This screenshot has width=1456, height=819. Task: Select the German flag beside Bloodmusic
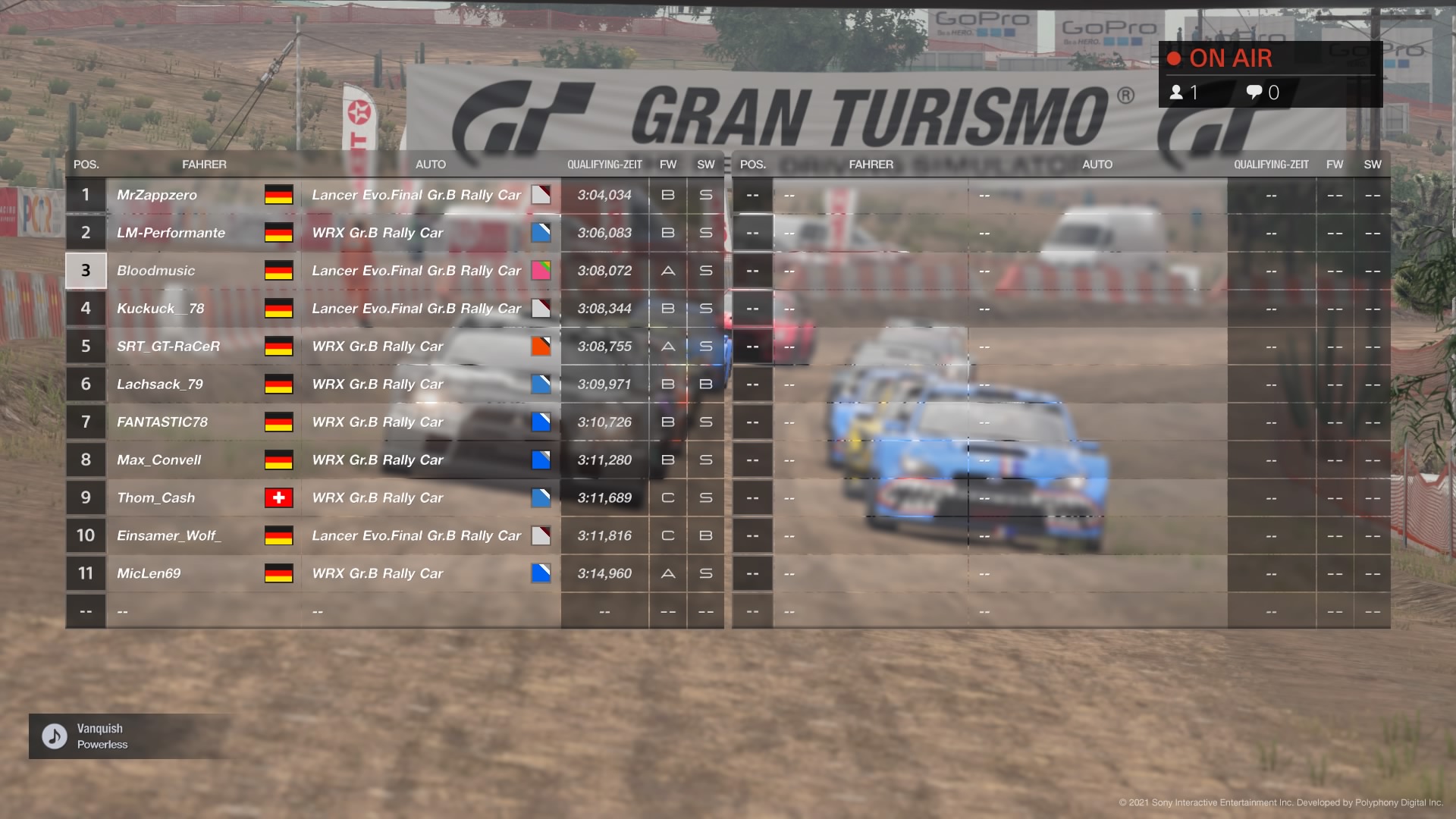(279, 271)
